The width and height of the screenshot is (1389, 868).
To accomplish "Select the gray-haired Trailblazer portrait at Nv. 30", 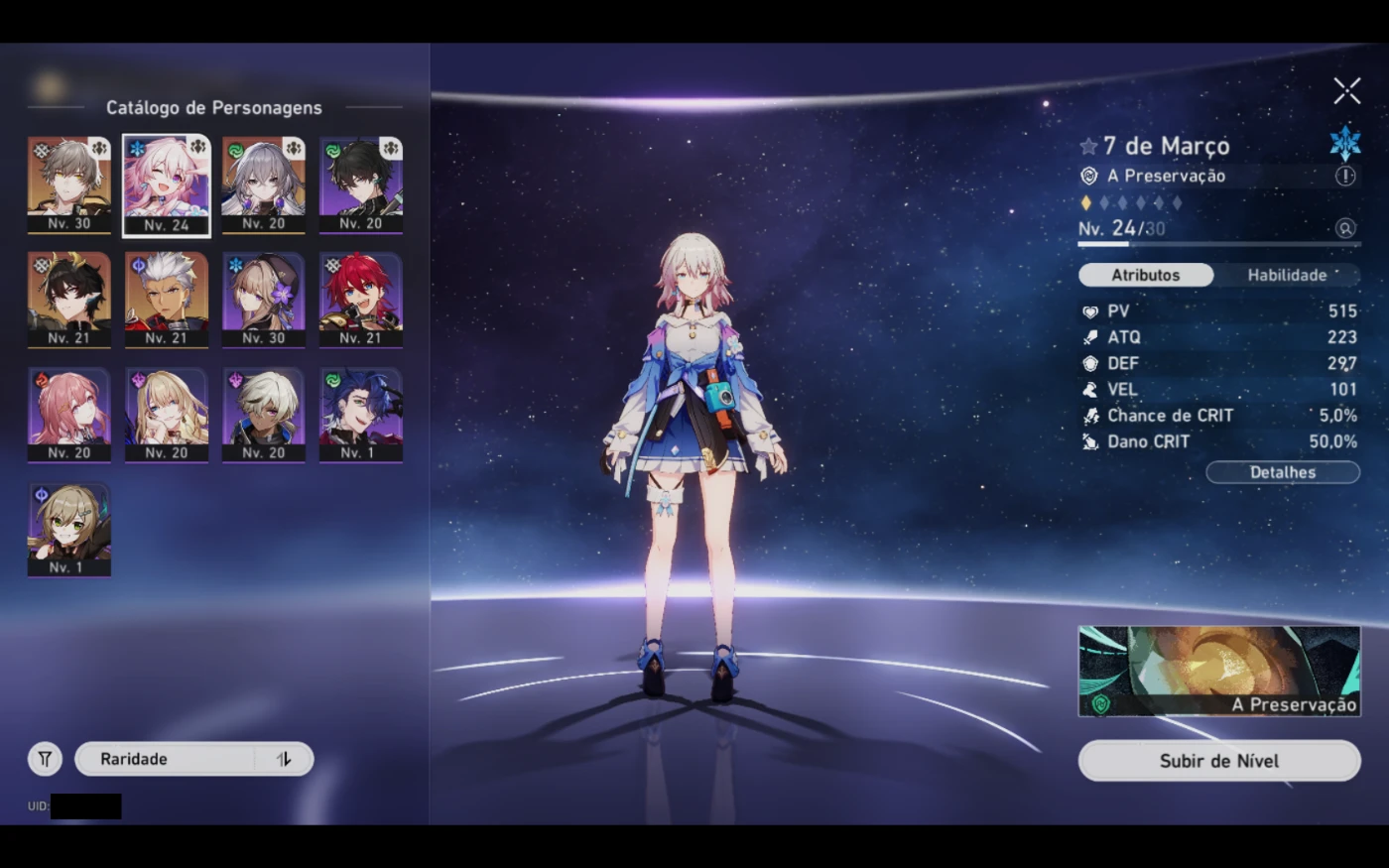I will coord(69,185).
